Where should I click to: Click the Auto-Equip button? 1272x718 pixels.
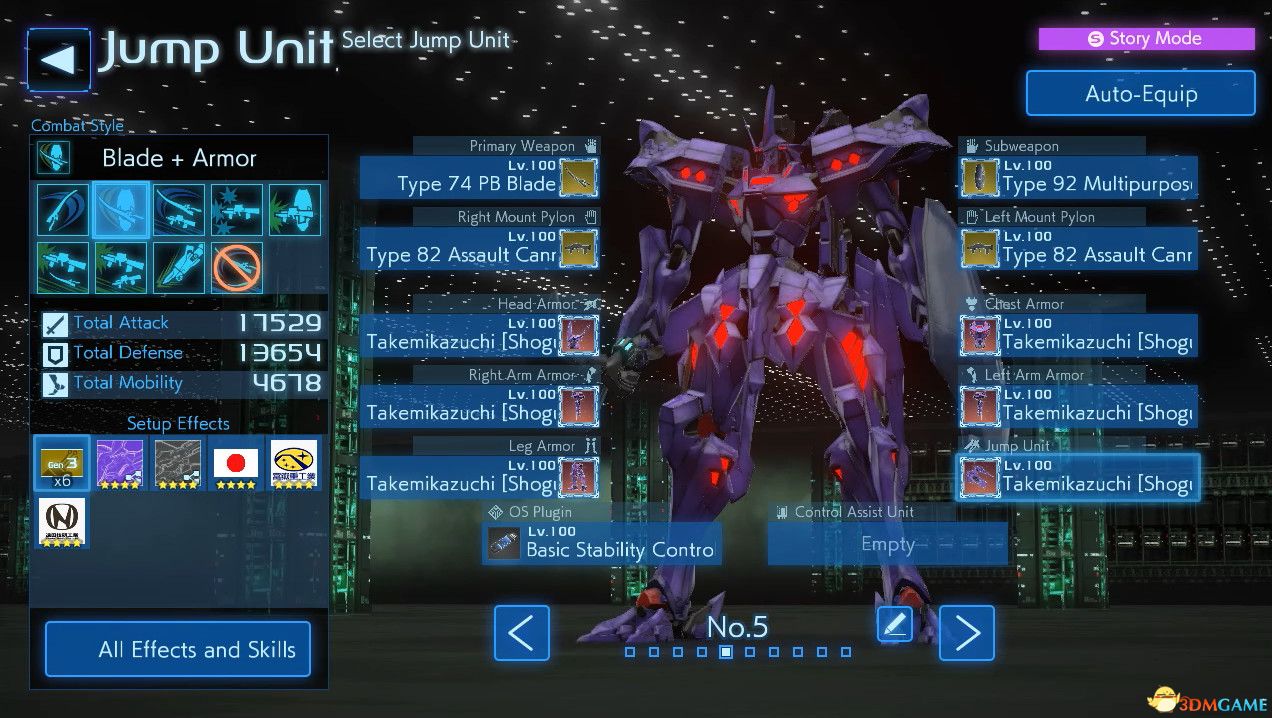point(1140,94)
